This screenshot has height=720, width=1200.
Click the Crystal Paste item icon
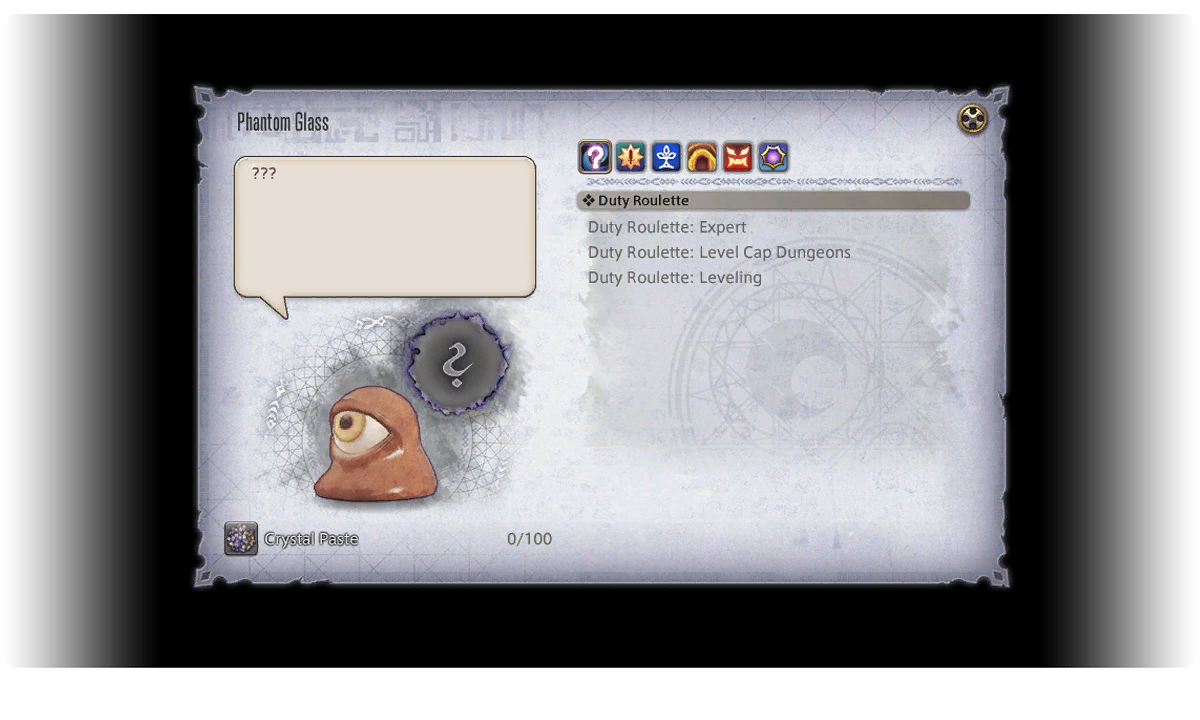[x=241, y=539]
